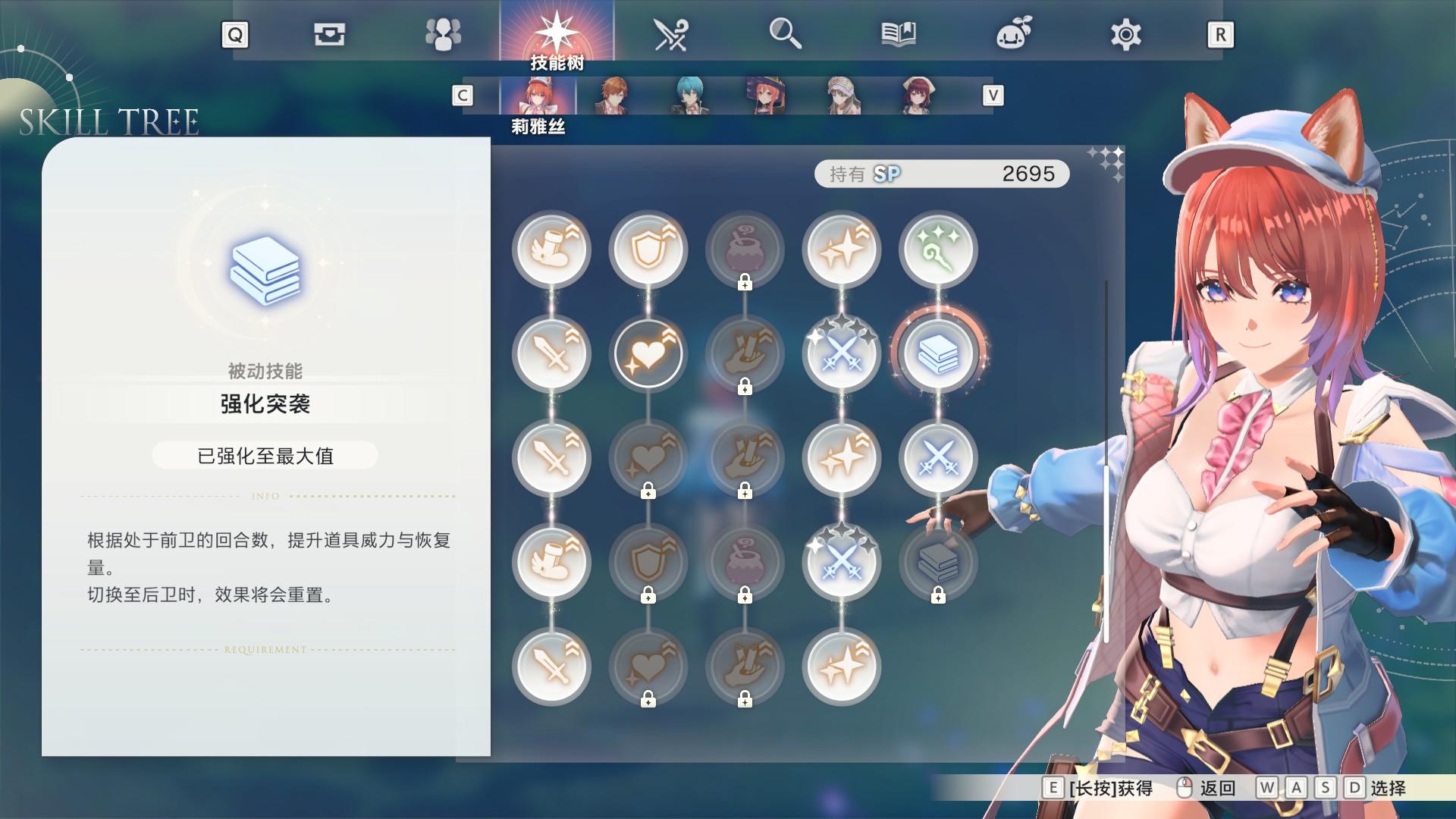Click the slime sprout icon in the toolbar

[1013, 33]
